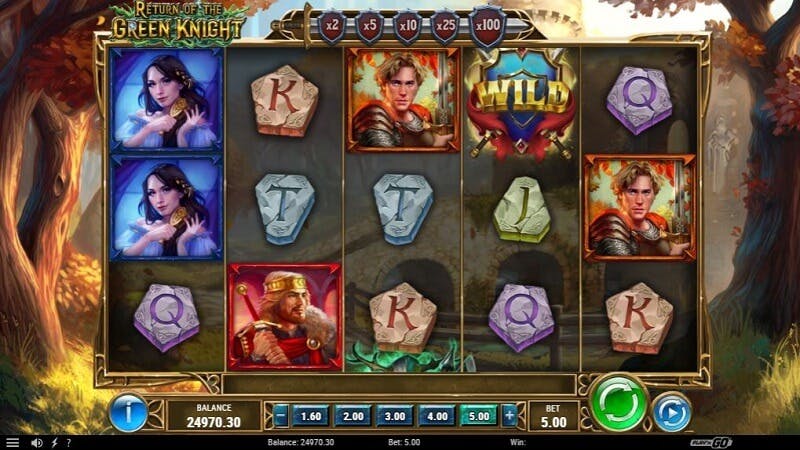The width and height of the screenshot is (800, 450).
Task: Select the 1.60 bet amount
Action: [x=312, y=415]
